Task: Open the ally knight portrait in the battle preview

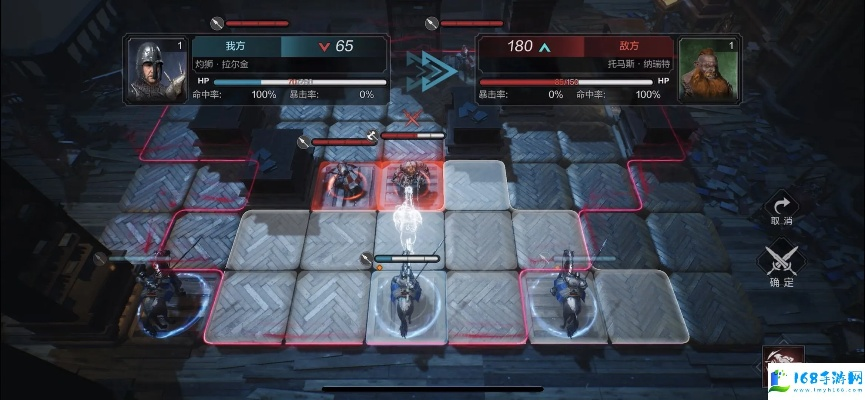Action: (155, 70)
